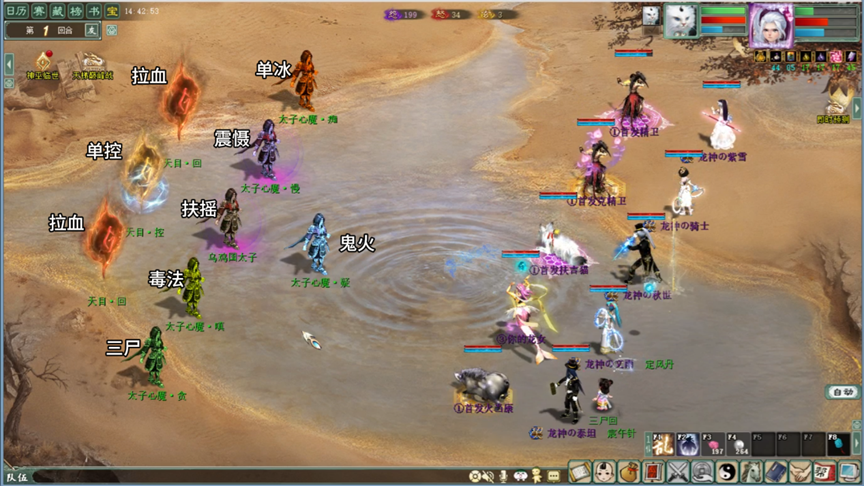Use the F3 pink item slot
Screen dimensions: 864x486
(714, 444)
